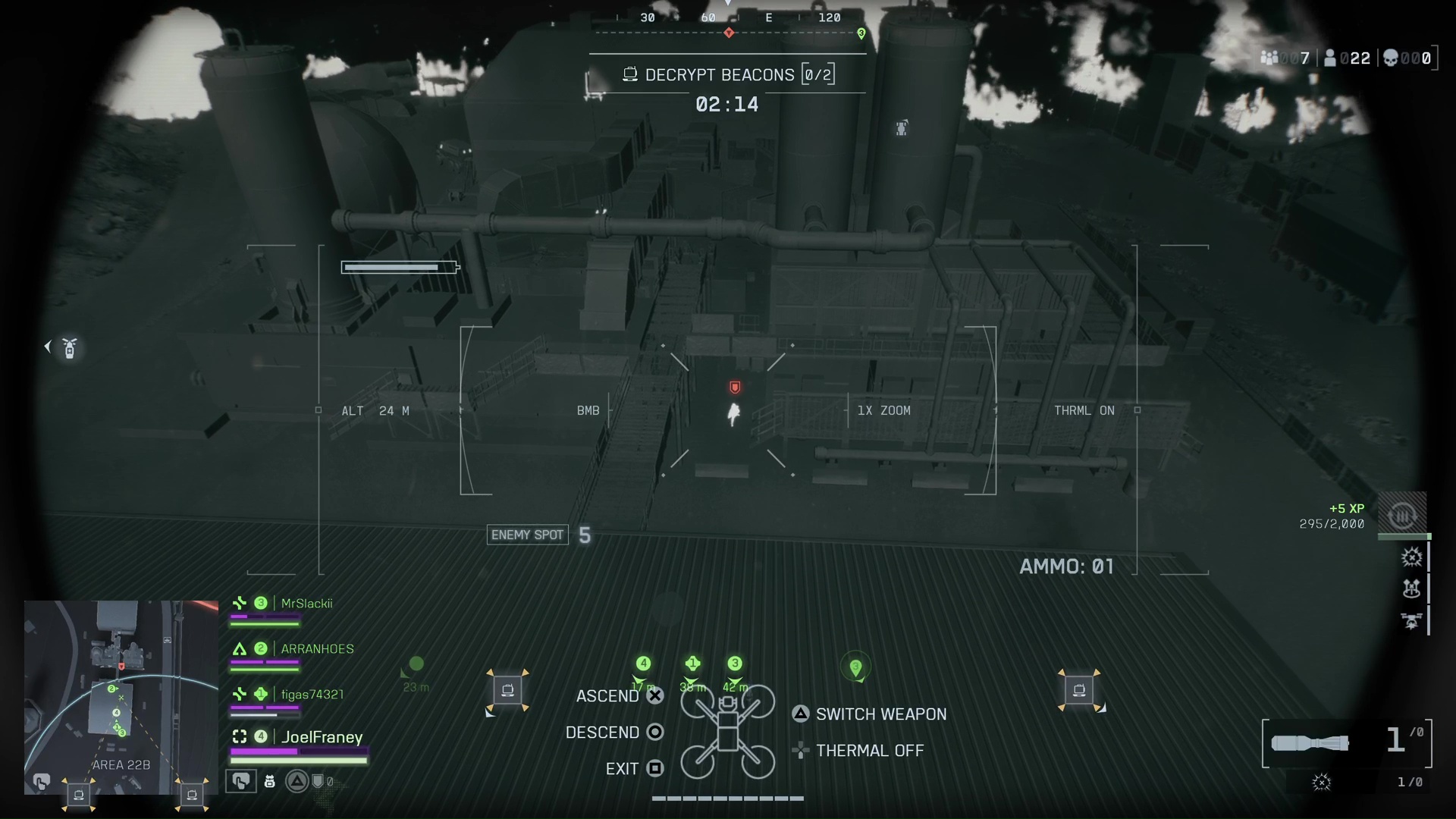Click the circled triangle ability icon bottom-left
This screenshot has height=819, width=1456.
pyautogui.click(x=296, y=781)
